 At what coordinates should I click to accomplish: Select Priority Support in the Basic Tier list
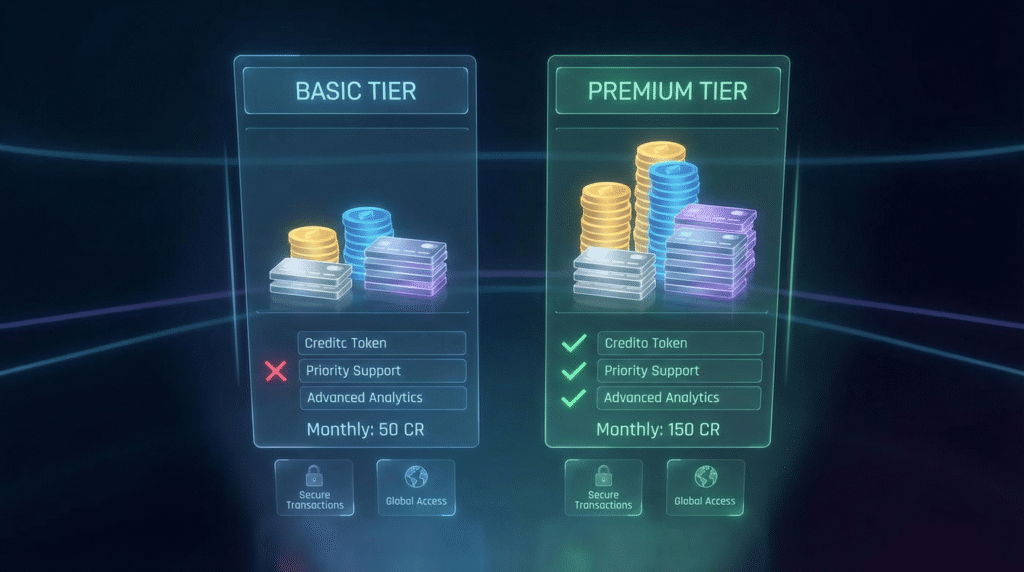pos(382,371)
